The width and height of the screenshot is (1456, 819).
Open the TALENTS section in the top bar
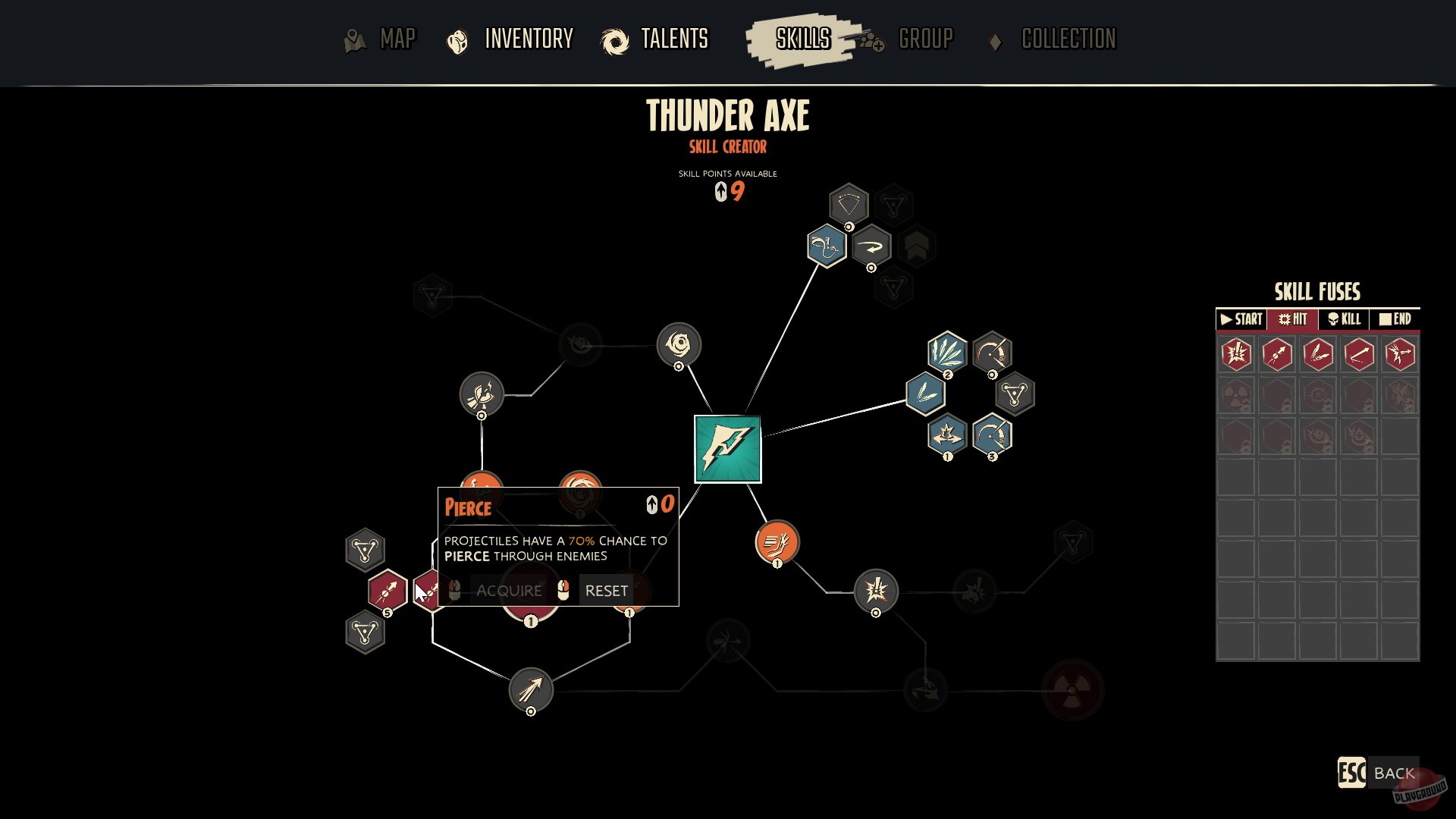click(675, 39)
